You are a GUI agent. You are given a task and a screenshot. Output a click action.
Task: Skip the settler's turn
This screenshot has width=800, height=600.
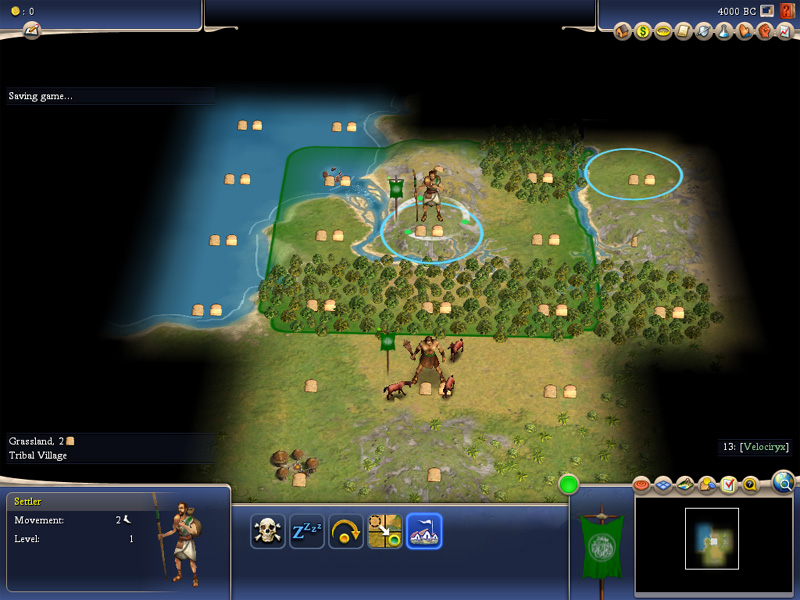point(346,531)
